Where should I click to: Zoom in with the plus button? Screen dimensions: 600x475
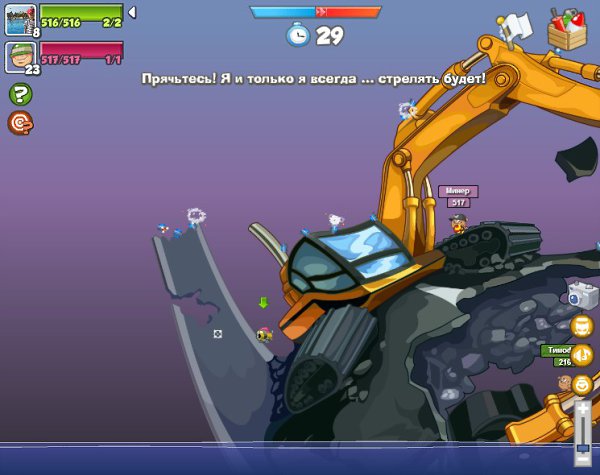(x=582, y=410)
